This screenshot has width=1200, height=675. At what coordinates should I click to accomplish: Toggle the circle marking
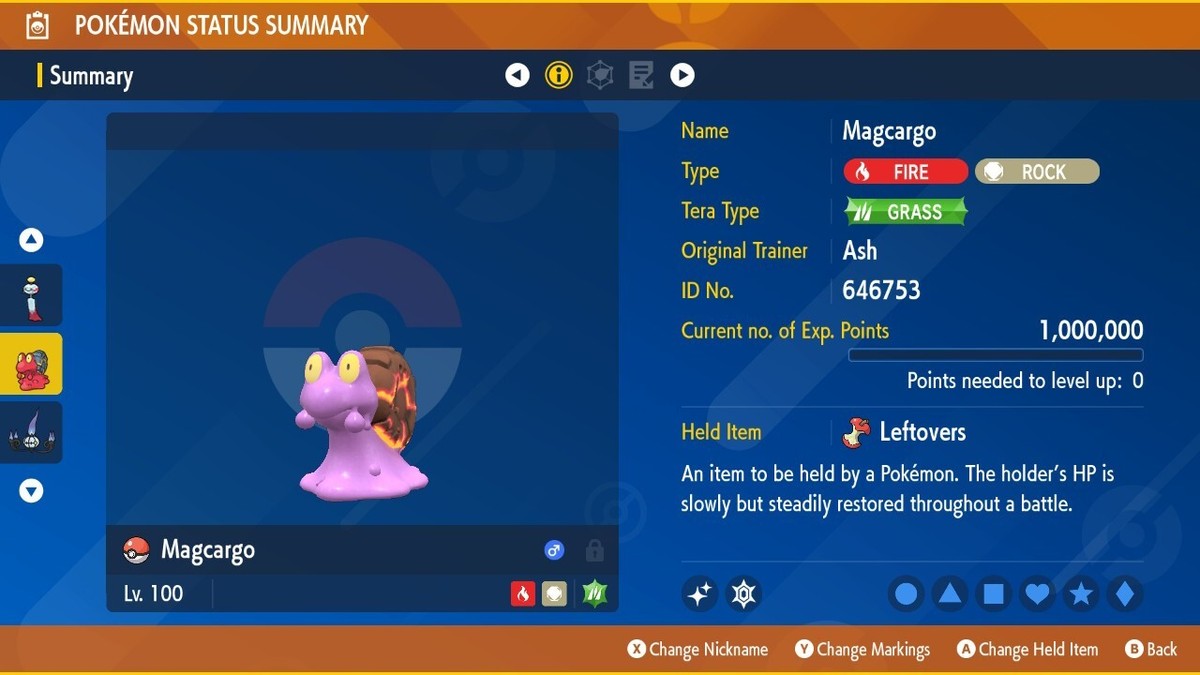(x=906, y=594)
